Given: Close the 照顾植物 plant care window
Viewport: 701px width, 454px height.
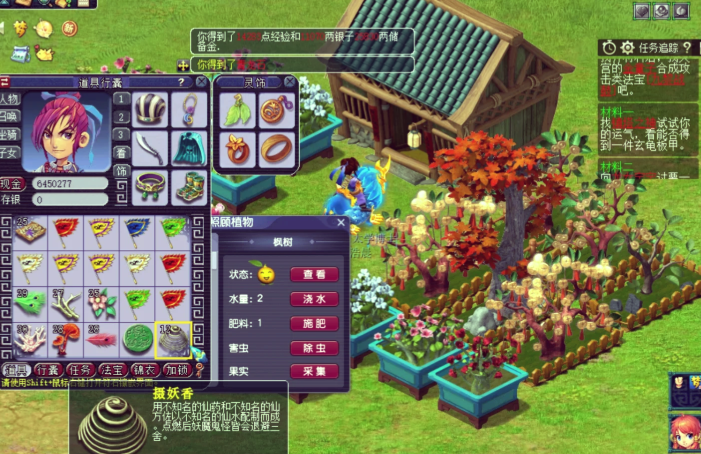Looking at the screenshot, I should coord(341,223).
